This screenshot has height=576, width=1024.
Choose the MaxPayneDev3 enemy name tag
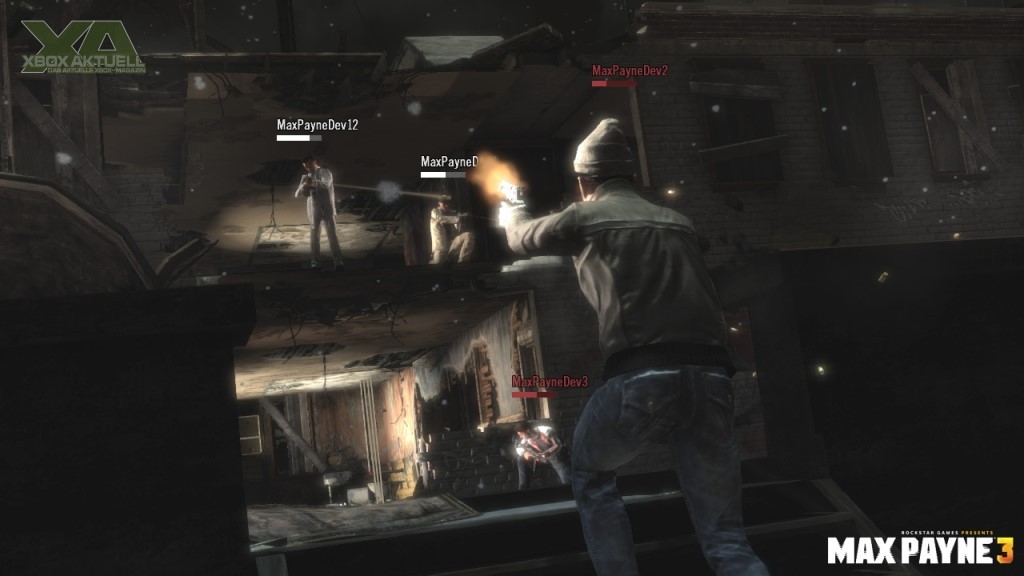(x=549, y=382)
